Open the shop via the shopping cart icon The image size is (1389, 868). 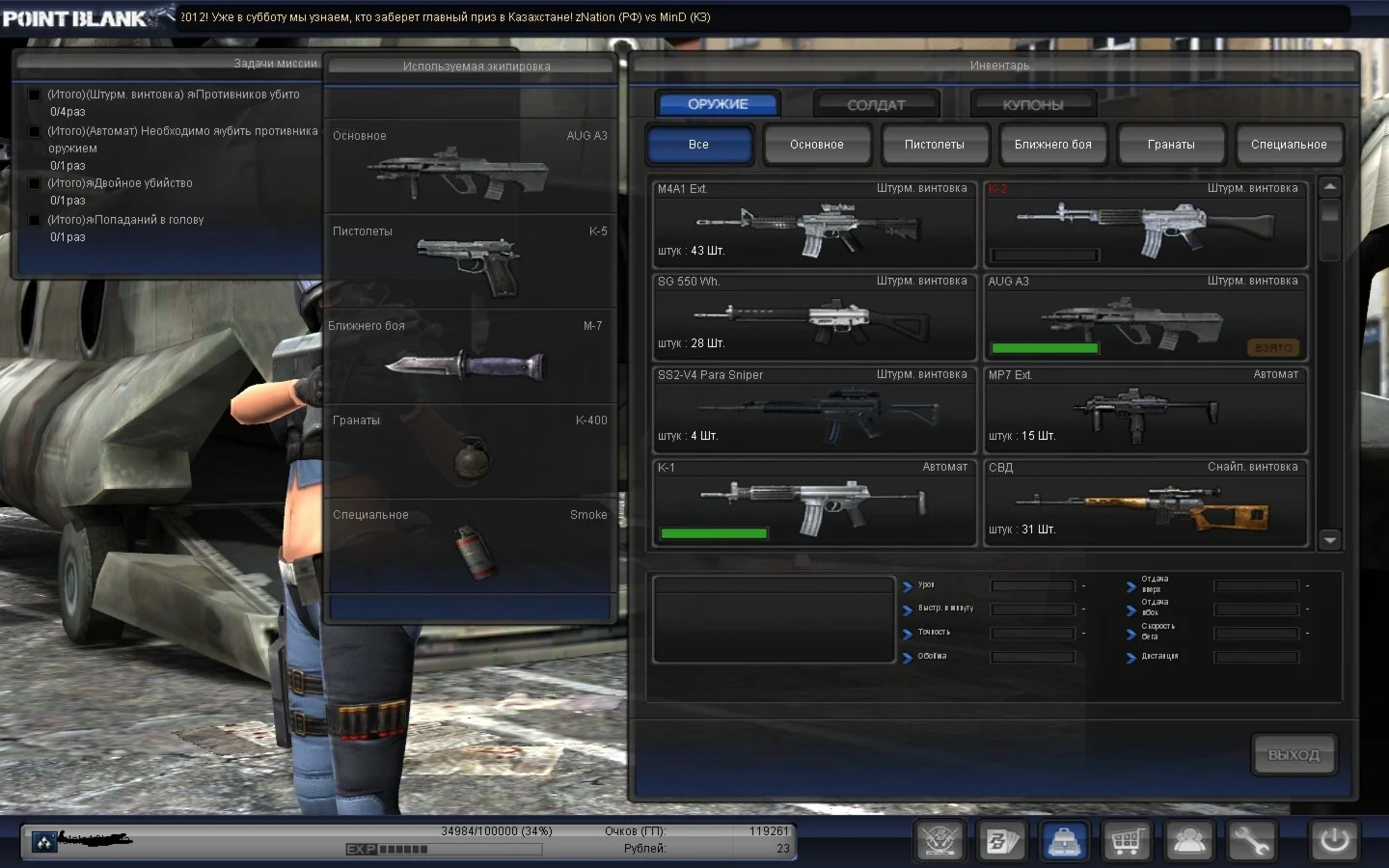(1127, 840)
